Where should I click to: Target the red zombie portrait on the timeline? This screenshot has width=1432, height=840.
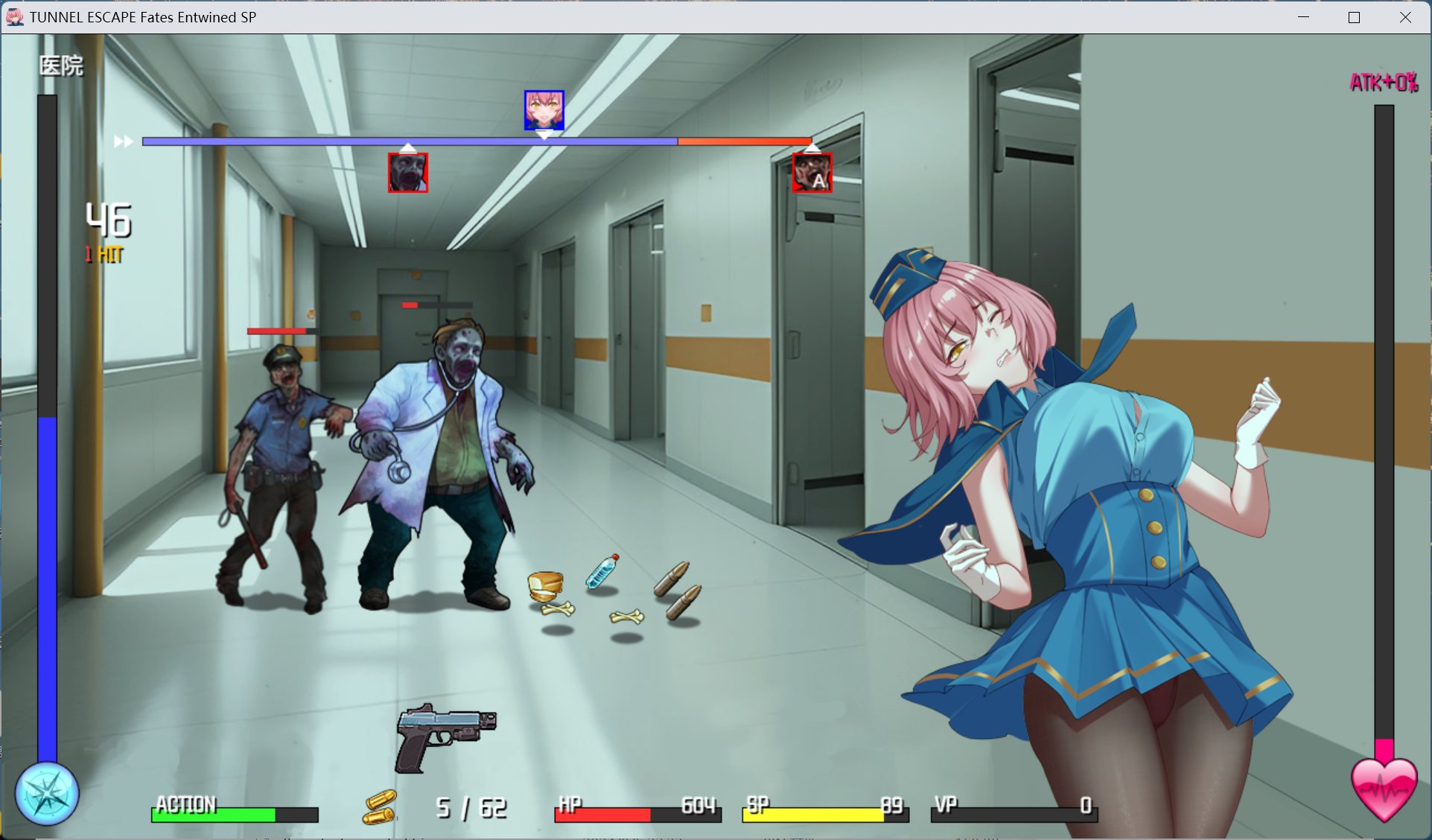coord(407,173)
